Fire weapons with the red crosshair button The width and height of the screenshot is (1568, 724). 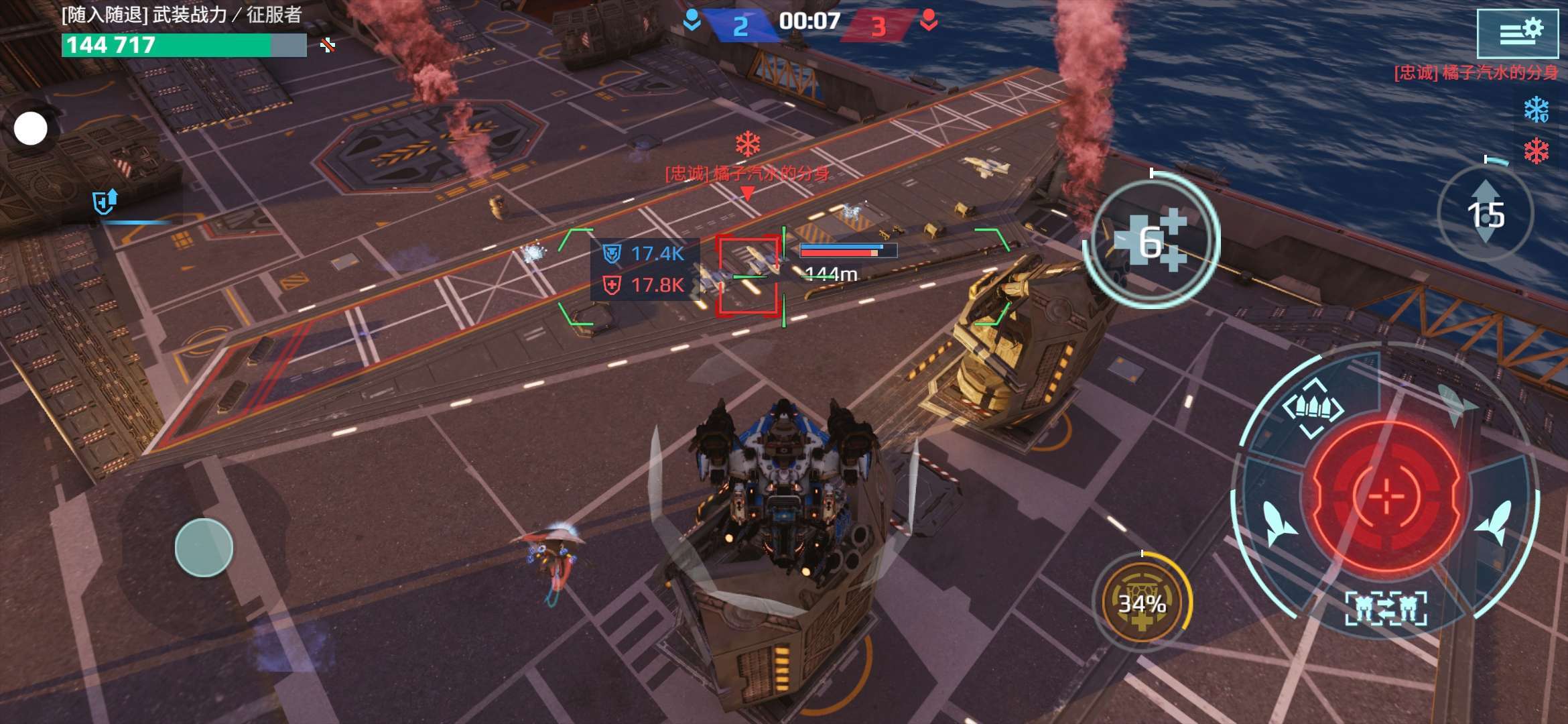pyautogui.click(x=1386, y=496)
